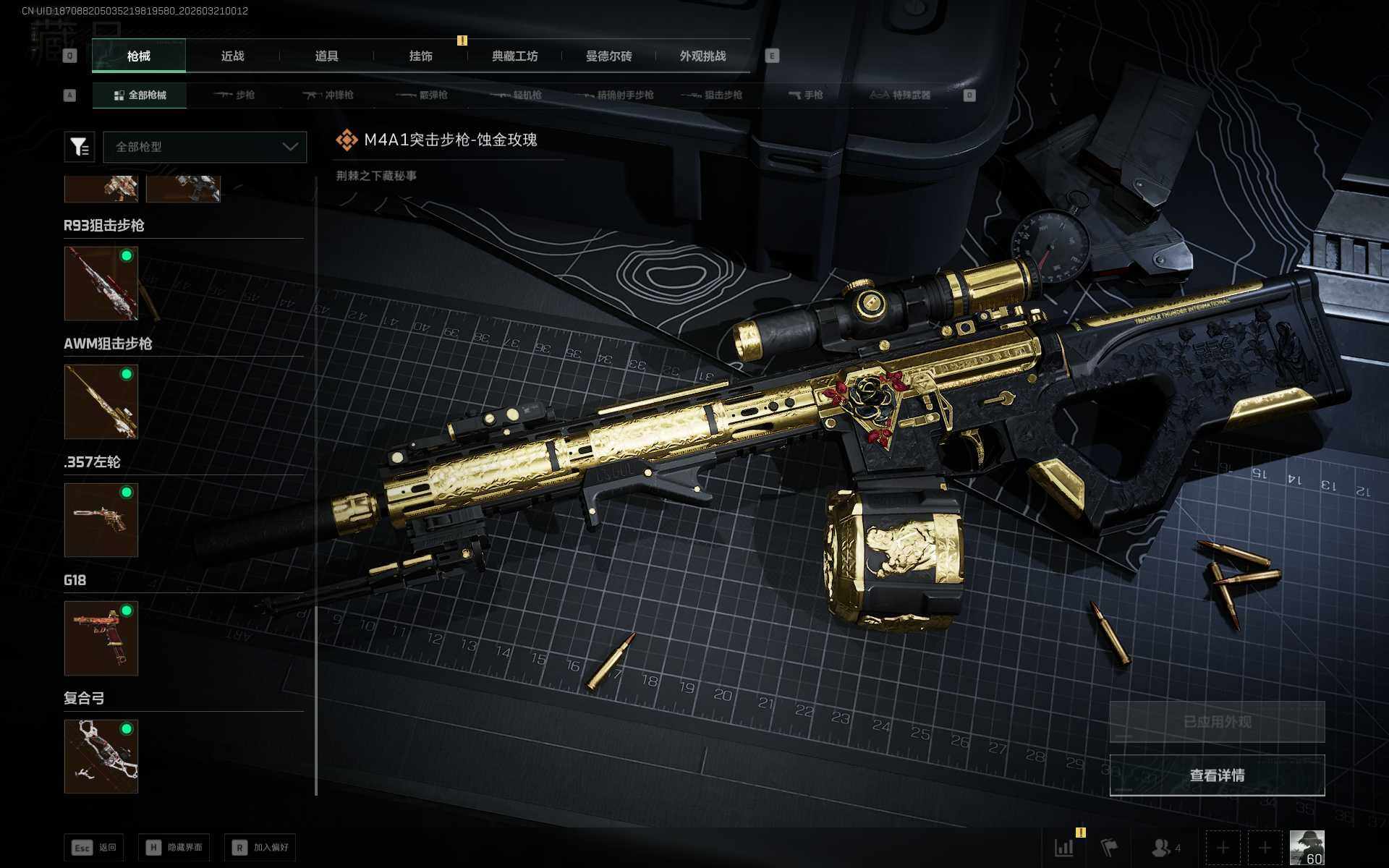1389x868 pixels.
Task: Choose the 复合弓 compound bow skin thumbnail
Action: [101, 756]
